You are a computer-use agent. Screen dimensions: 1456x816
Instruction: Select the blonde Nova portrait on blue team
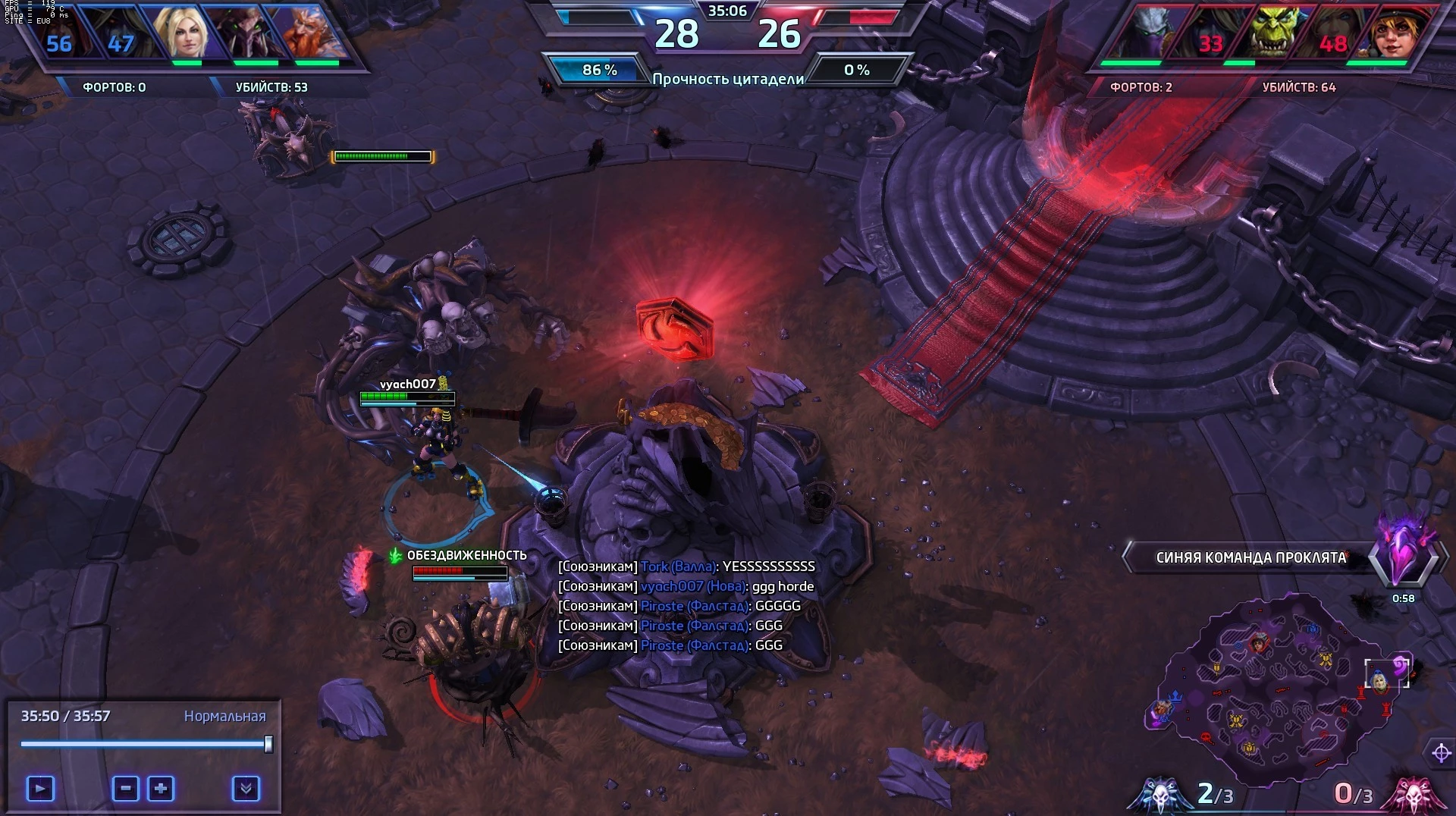point(182,33)
